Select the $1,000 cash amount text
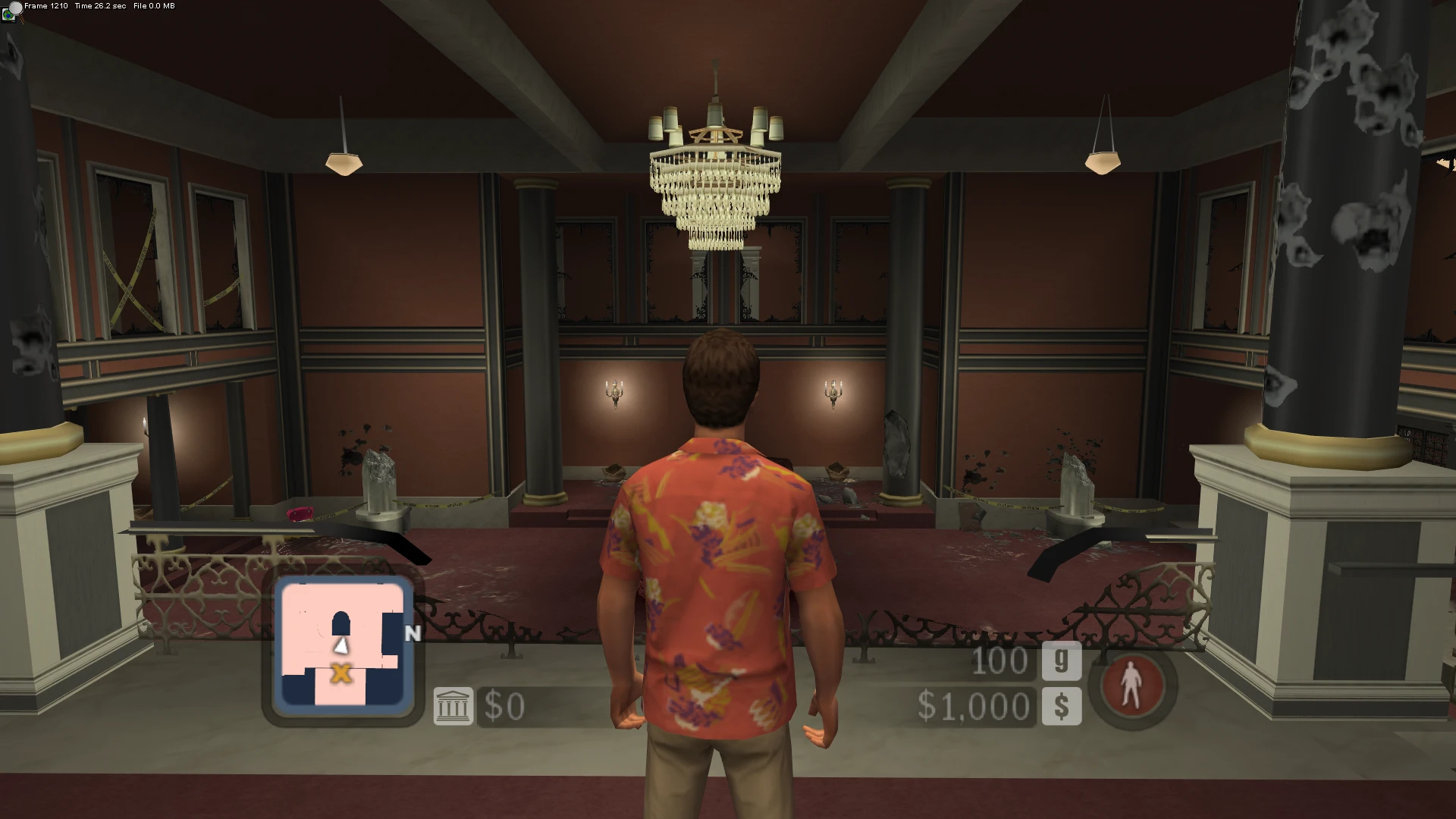The height and width of the screenshot is (819, 1456). pos(973,706)
